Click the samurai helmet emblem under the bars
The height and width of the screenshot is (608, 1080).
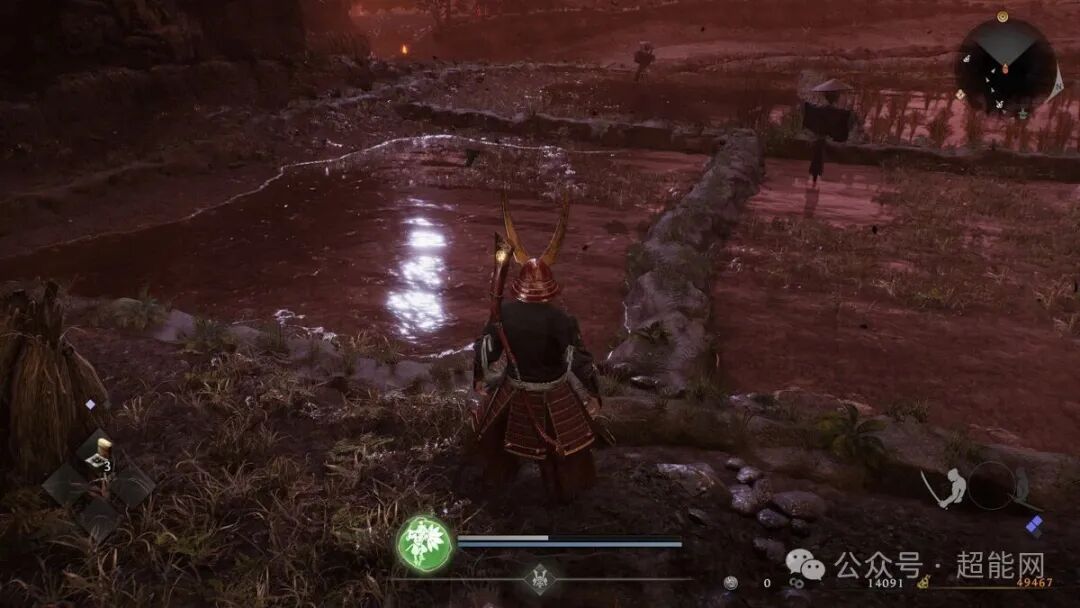coord(540,579)
